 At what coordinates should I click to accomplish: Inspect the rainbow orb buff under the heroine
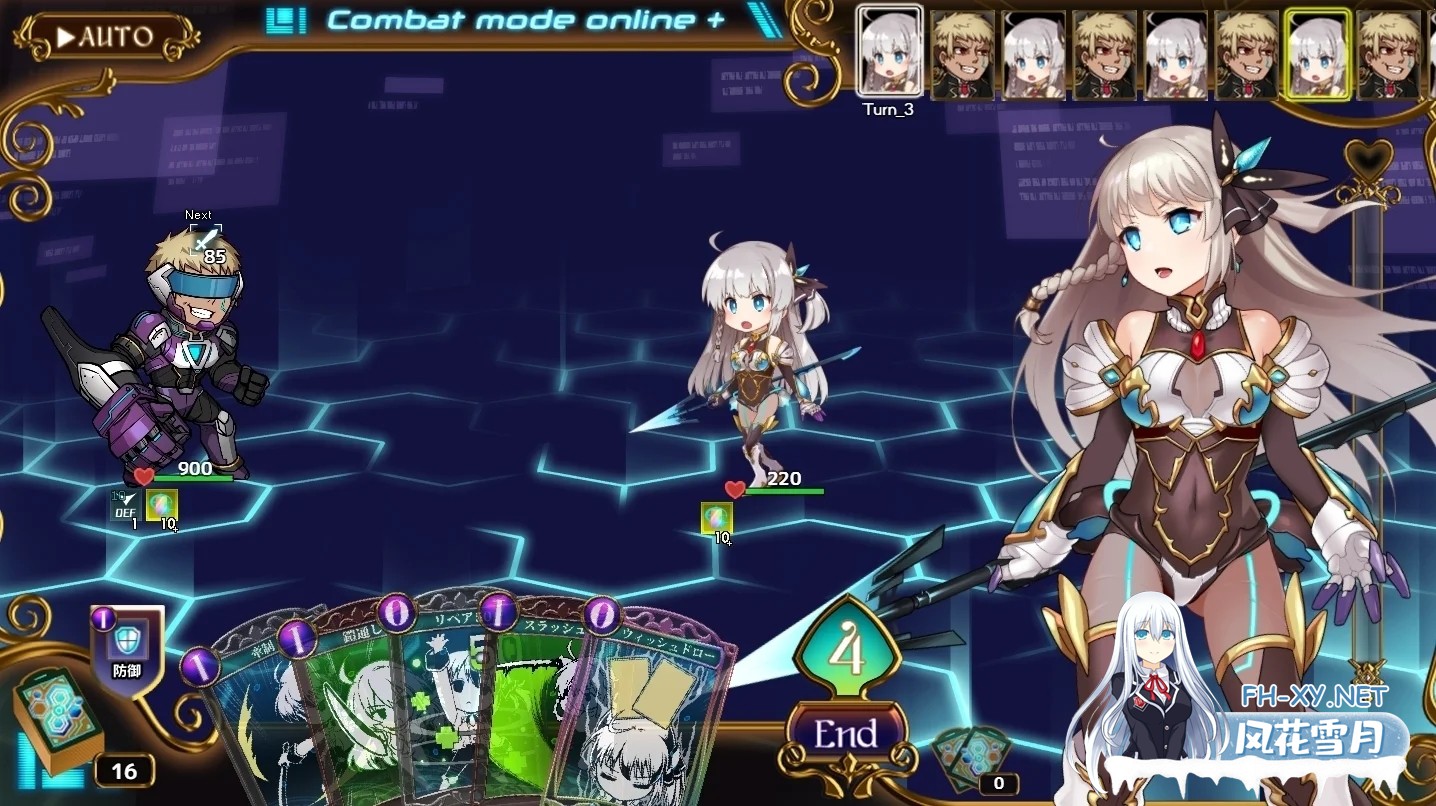[x=715, y=517]
